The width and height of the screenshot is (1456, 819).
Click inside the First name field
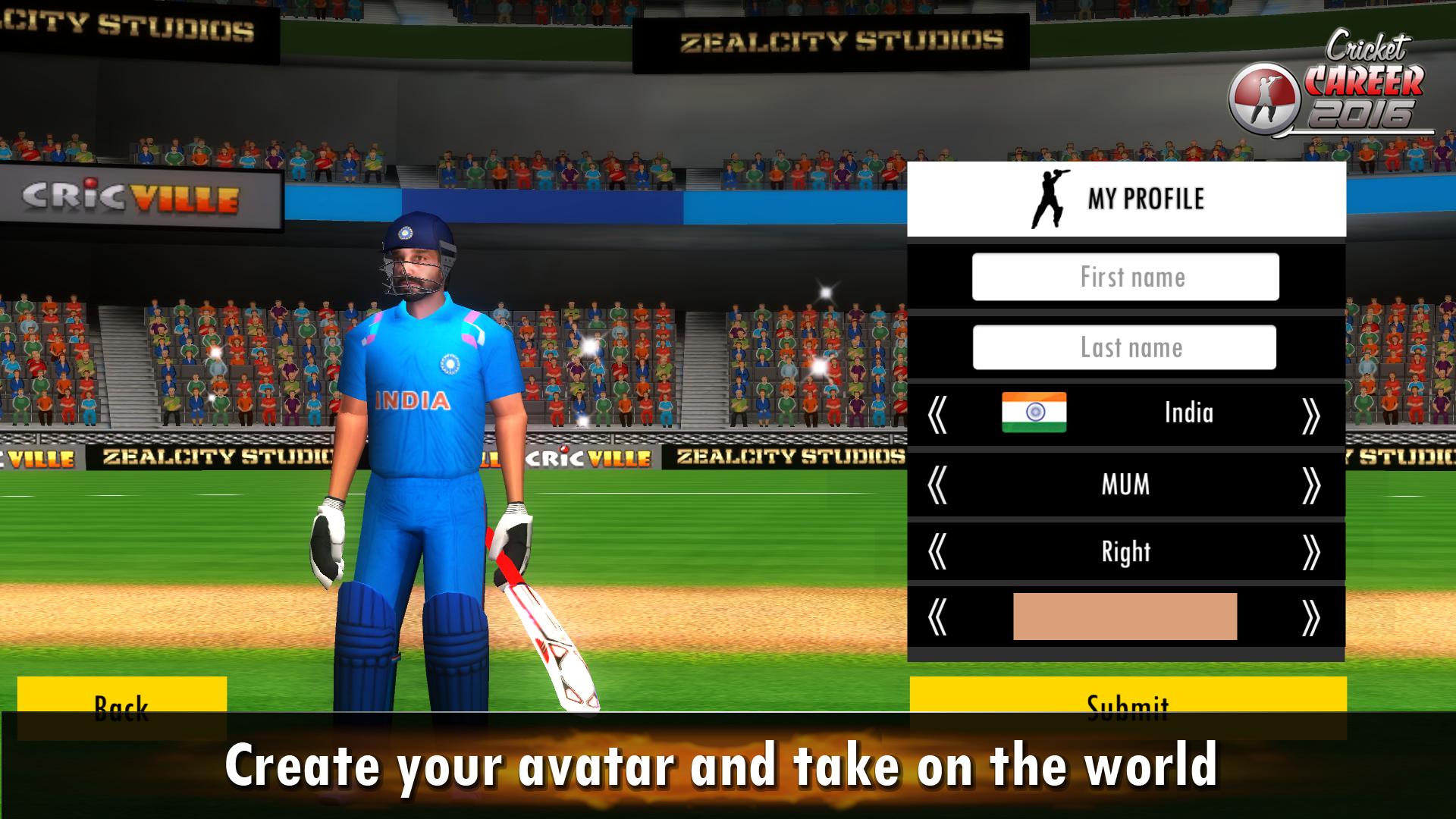tap(1126, 277)
